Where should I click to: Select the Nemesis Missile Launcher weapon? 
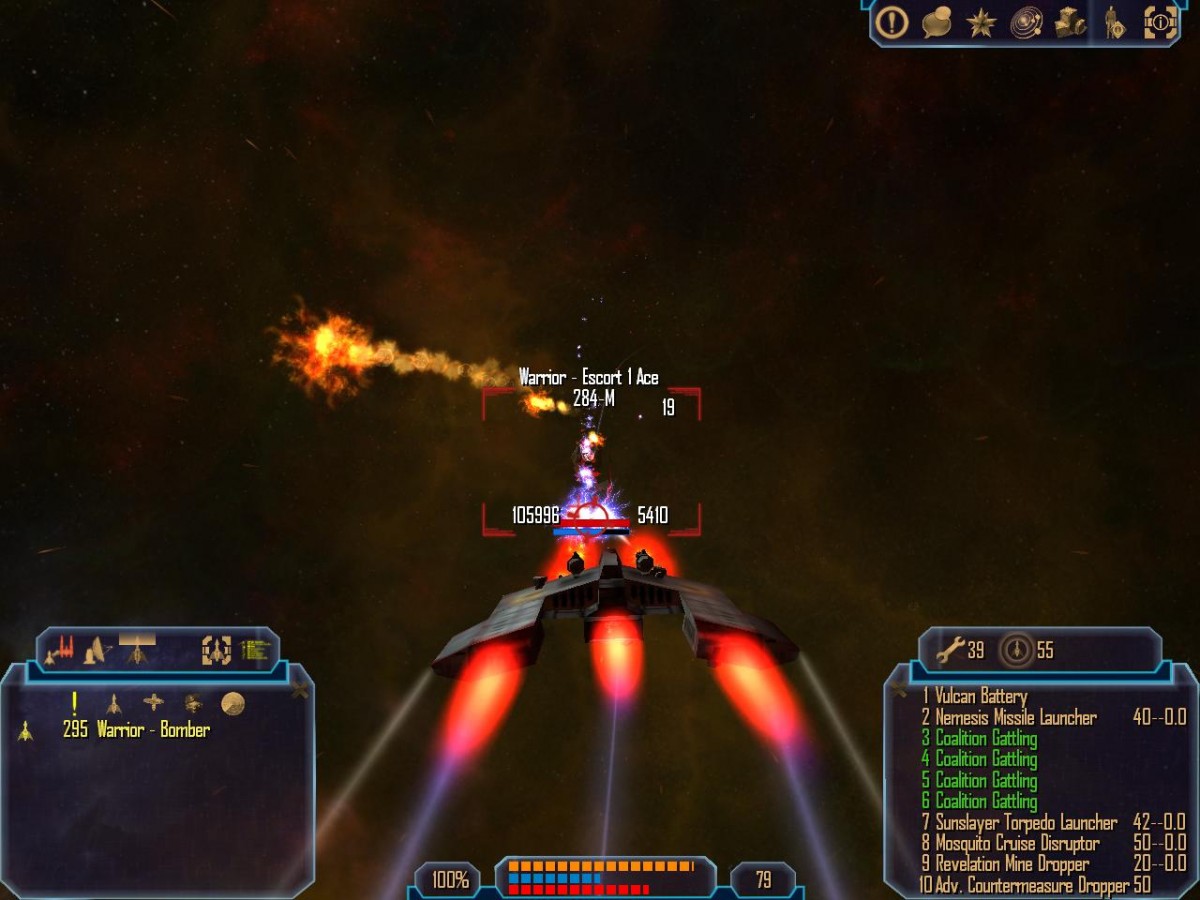coord(1015,717)
